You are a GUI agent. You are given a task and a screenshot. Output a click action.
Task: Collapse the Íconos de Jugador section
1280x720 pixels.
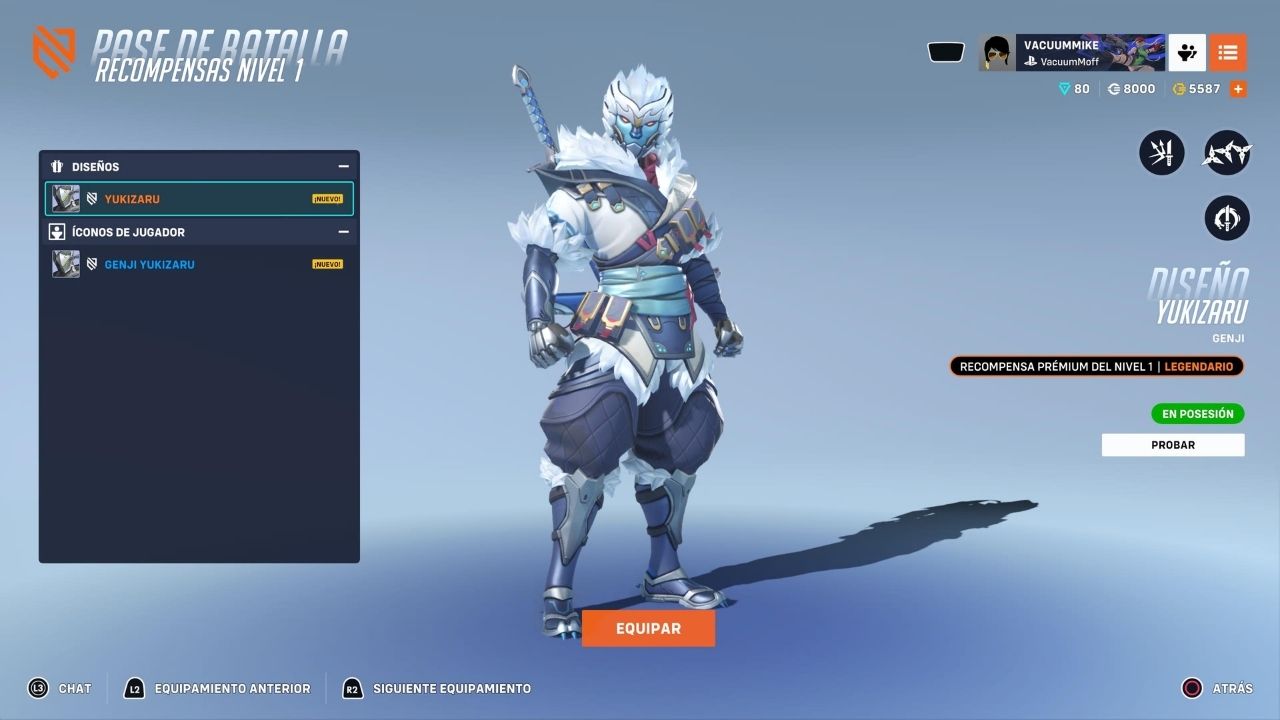(343, 232)
